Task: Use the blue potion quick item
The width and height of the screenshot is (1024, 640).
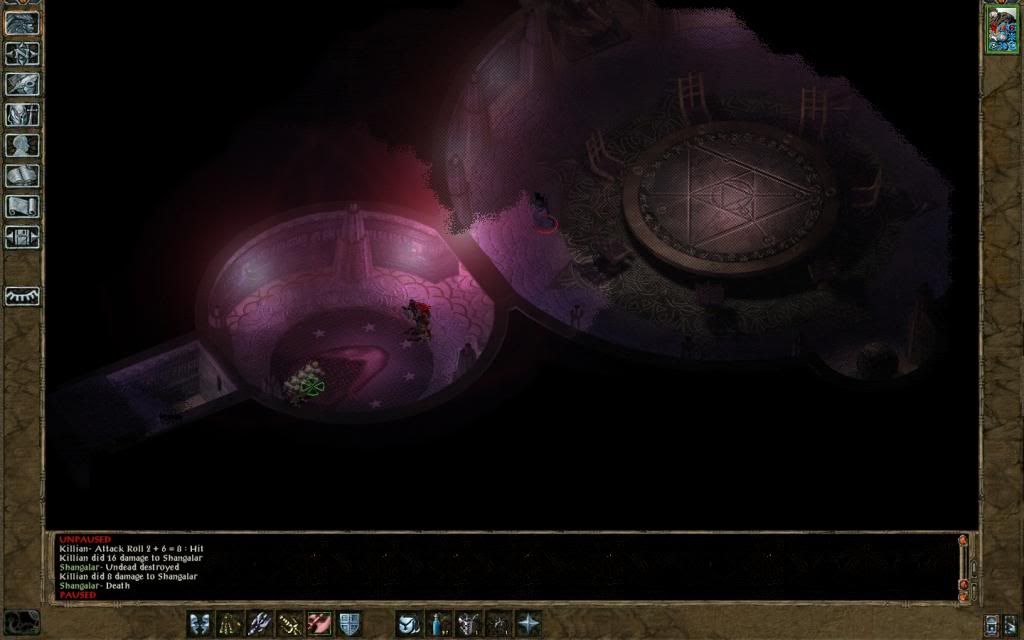Action: tap(437, 624)
